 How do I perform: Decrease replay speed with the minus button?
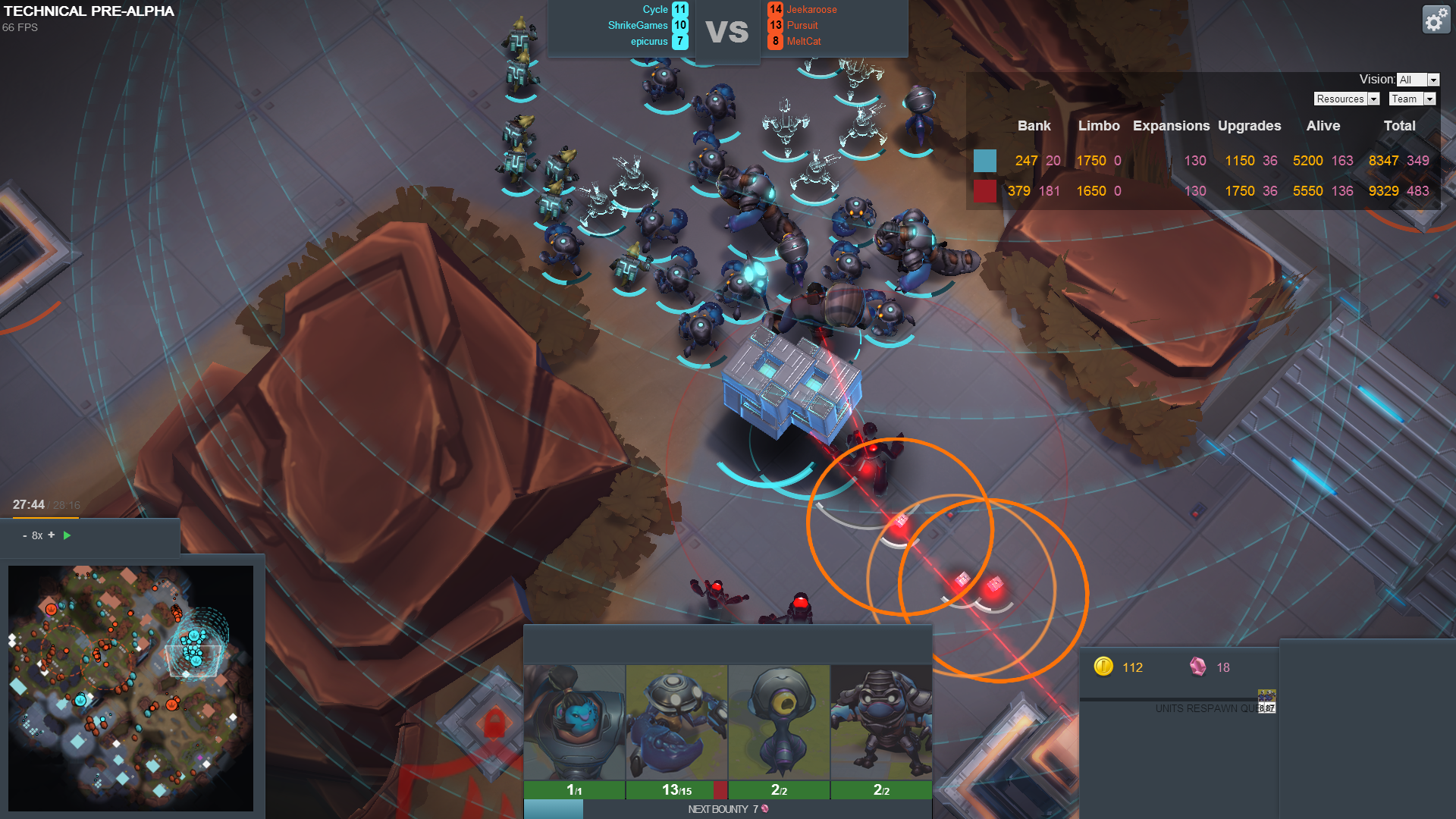click(25, 535)
